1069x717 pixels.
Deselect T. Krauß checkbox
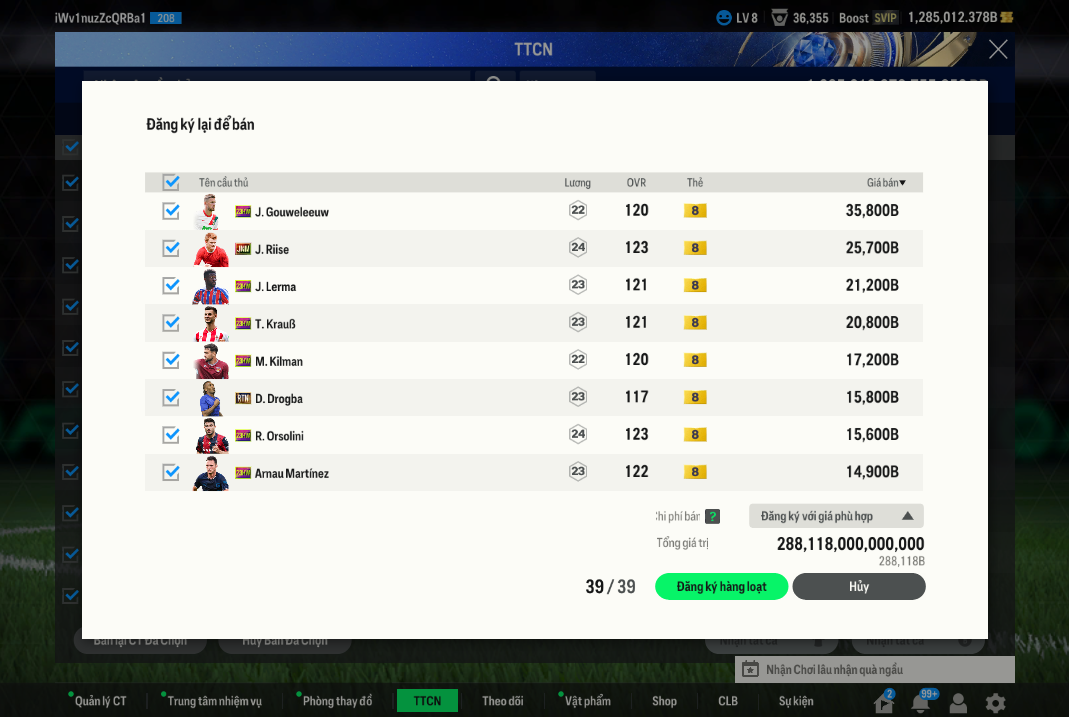pyautogui.click(x=171, y=323)
